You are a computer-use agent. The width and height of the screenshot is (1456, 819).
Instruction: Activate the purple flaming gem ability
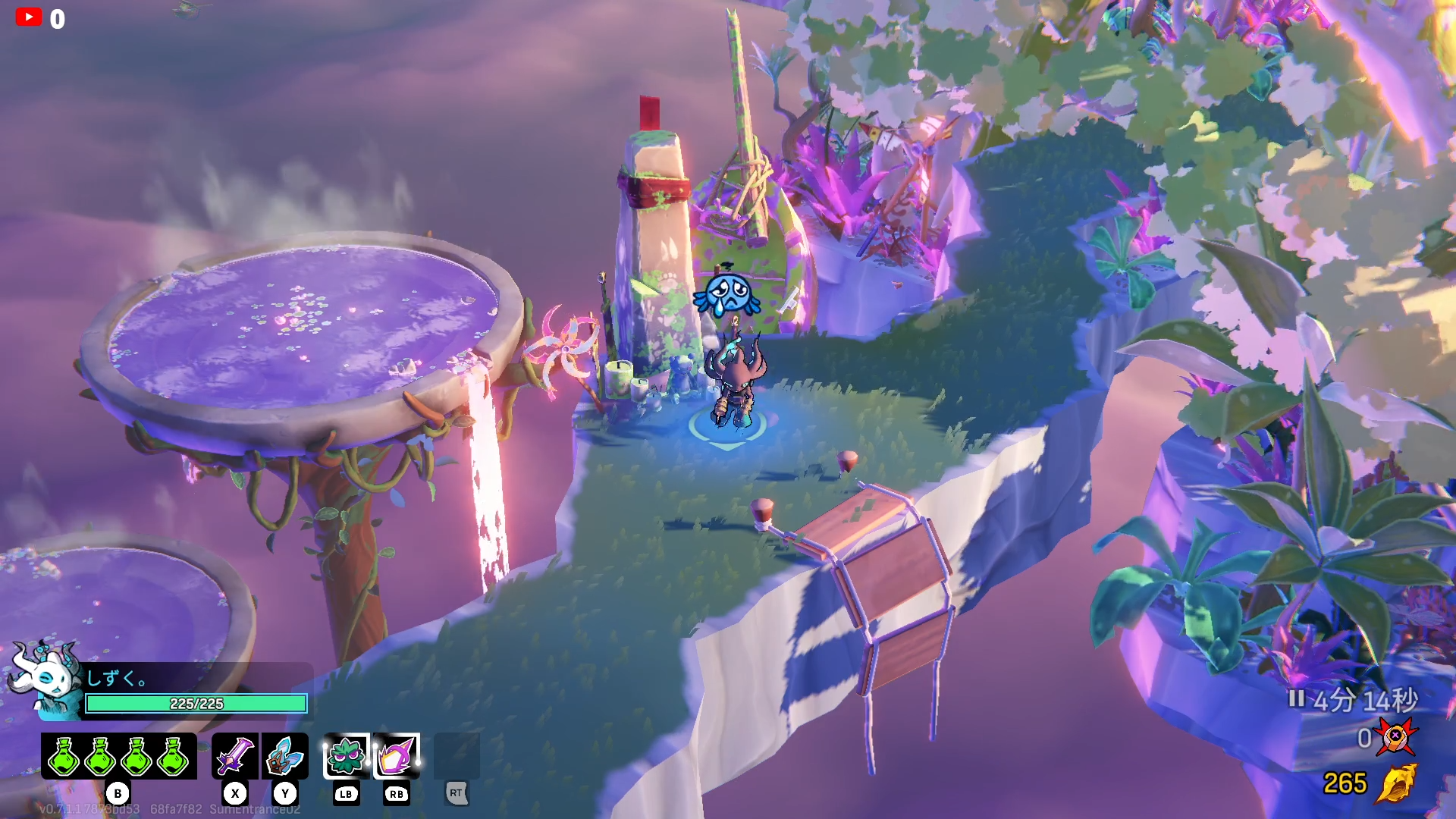(x=397, y=756)
